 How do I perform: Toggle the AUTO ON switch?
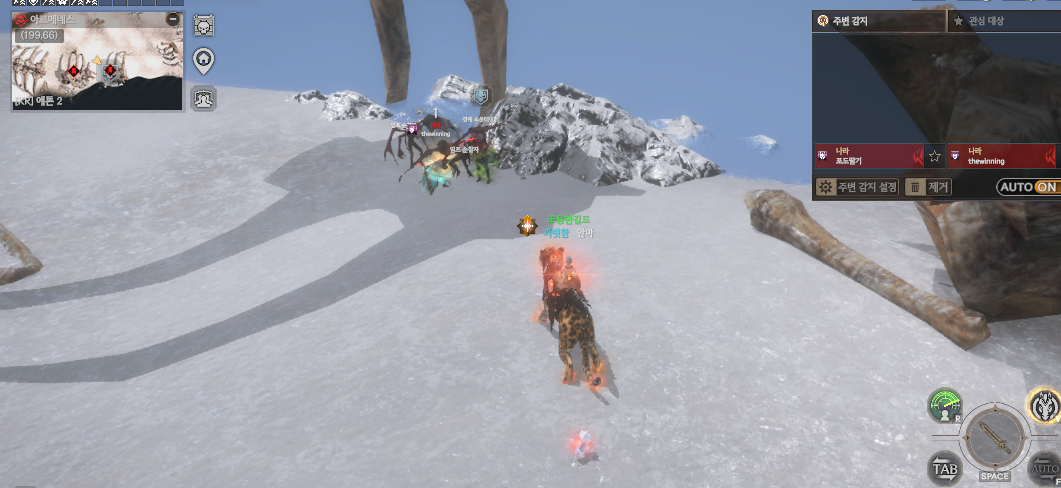[1028, 187]
